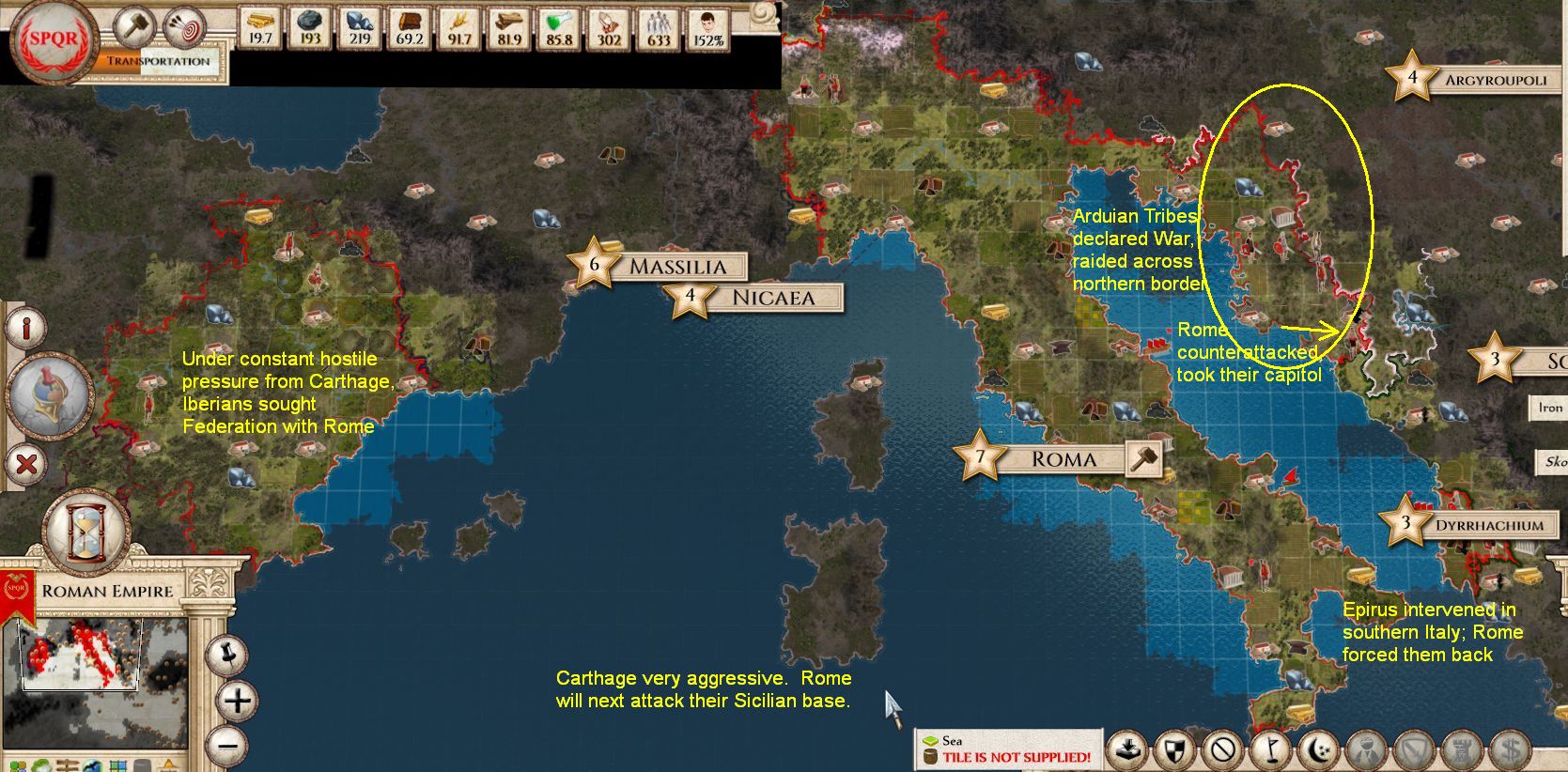Click the crescent moon sleep button

click(x=1319, y=750)
